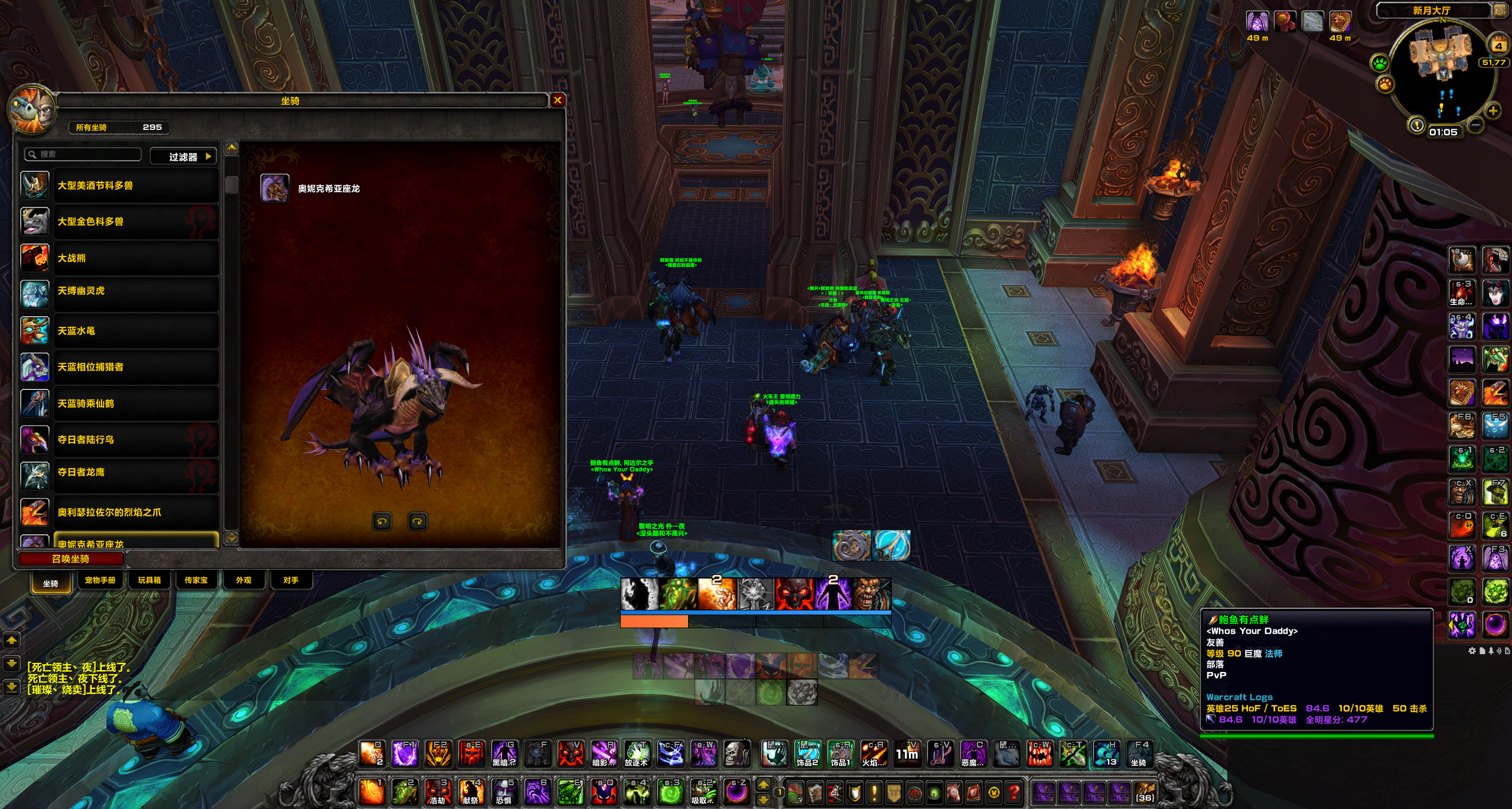The height and width of the screenshot is (809, 1512).
Task: Switch to the 传家宝 heirlooms tab
Action: [x=196, y=580]
